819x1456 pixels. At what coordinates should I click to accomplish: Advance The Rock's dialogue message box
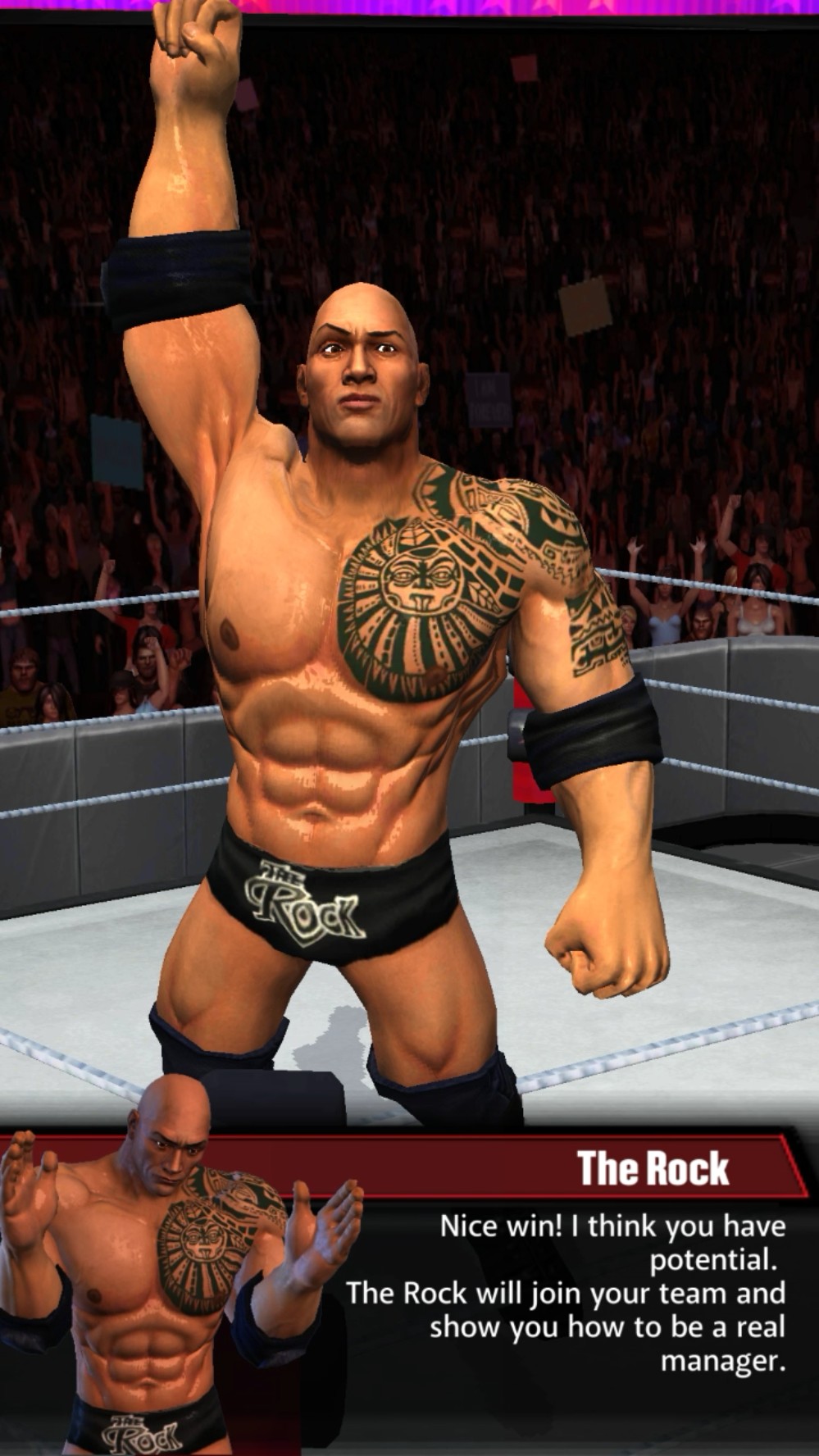566,1292
